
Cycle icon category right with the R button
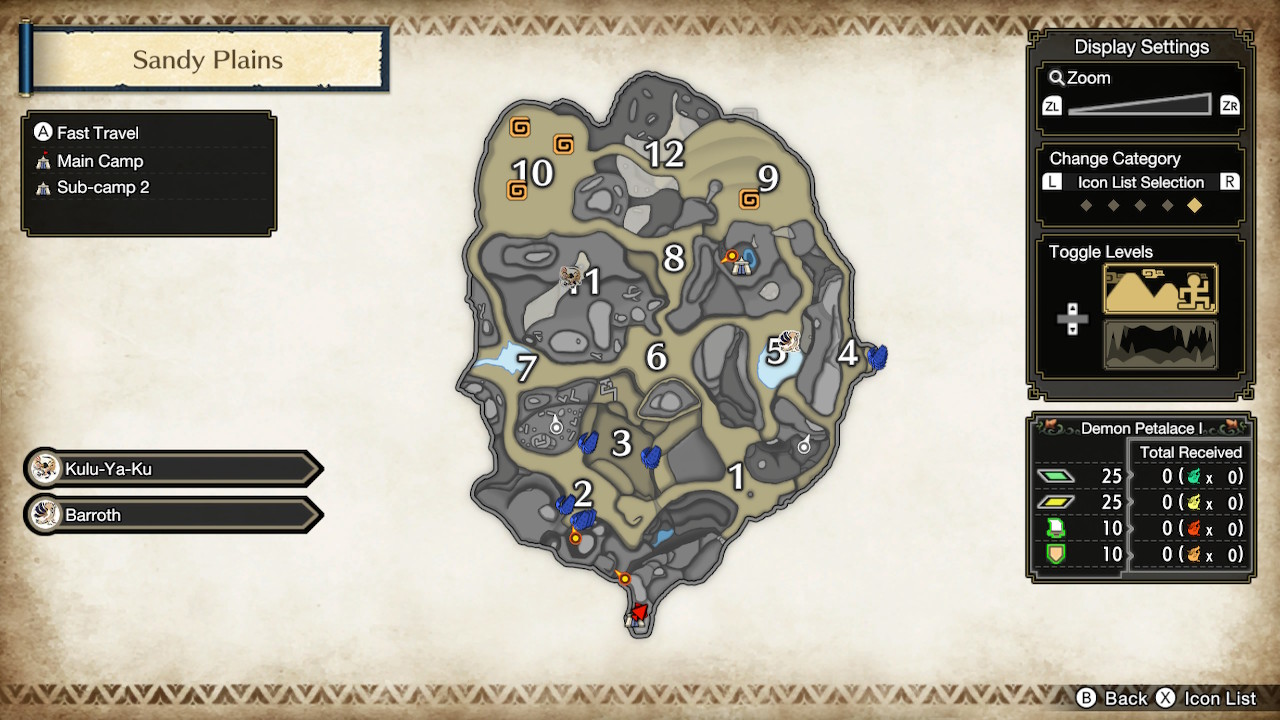1229,182
